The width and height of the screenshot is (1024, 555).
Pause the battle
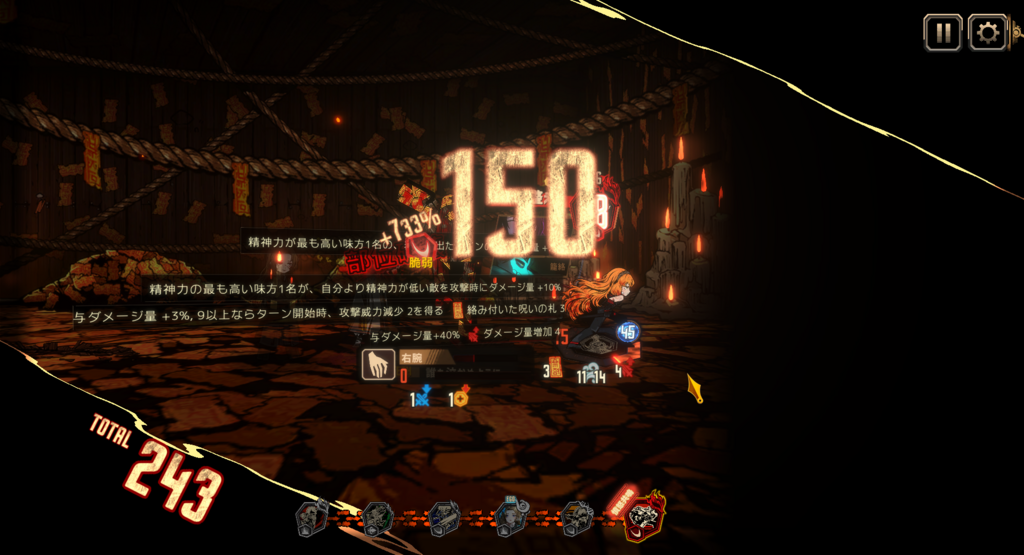942,33
